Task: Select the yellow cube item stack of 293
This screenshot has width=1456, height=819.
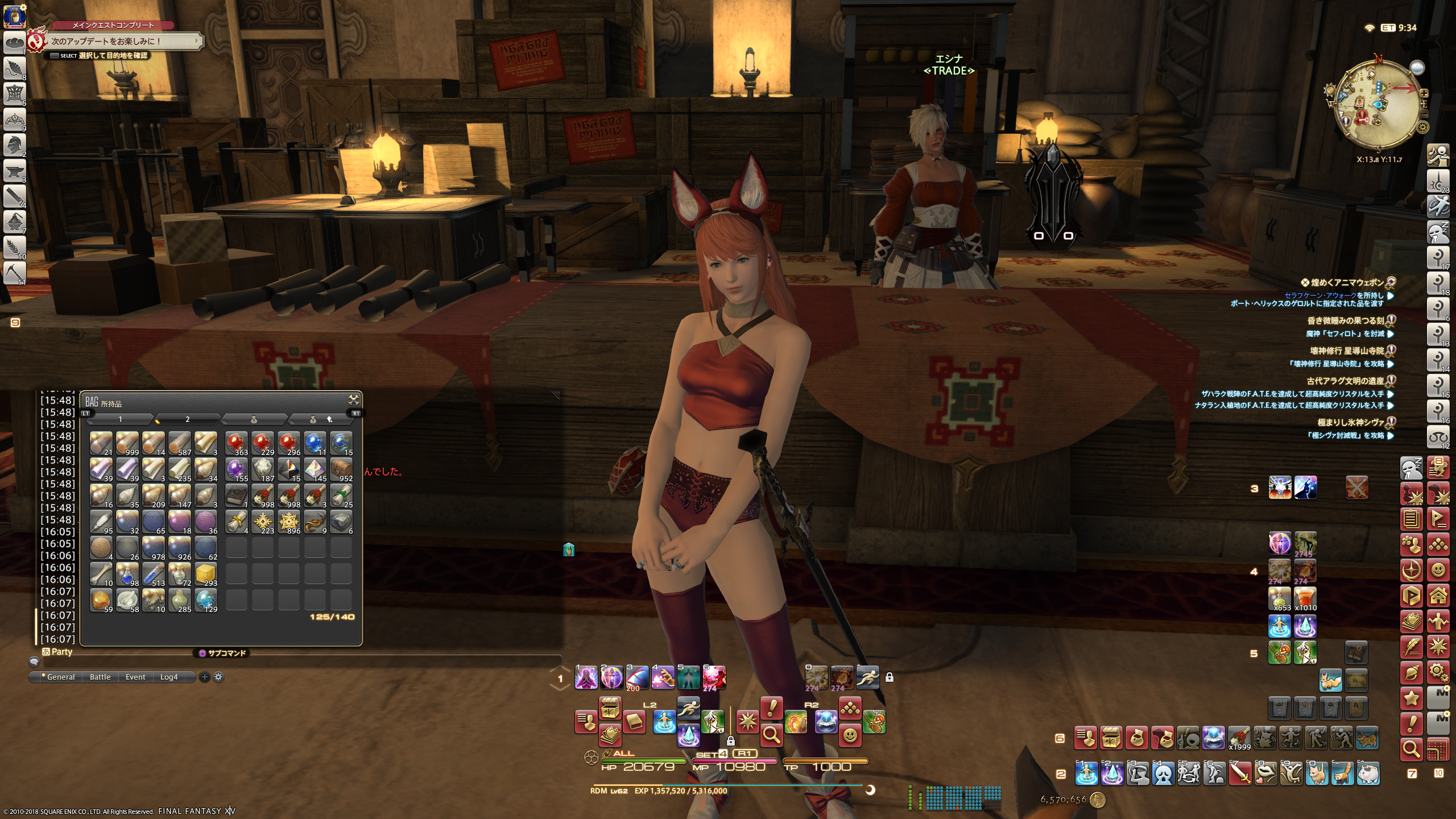Action: (x=205, y=574)
